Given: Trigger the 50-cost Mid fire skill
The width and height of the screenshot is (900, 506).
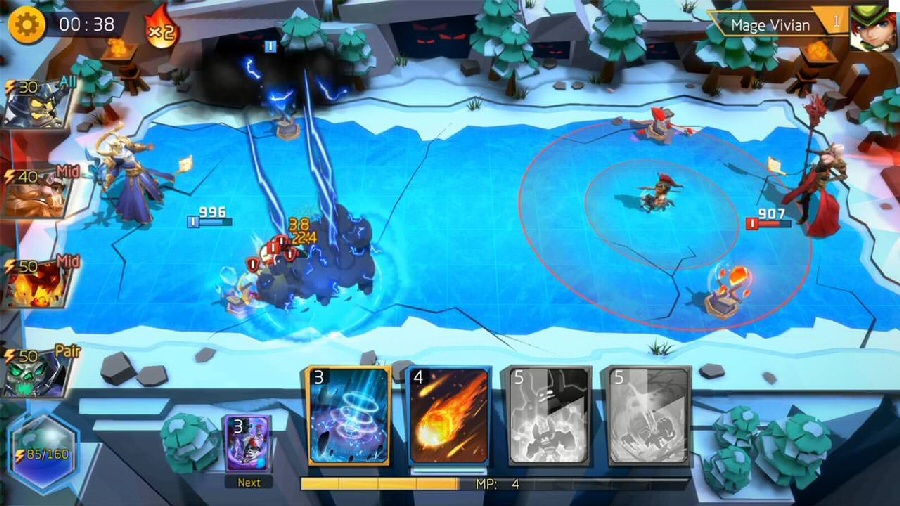Looking at the screenshot, I should pos(36,284).
